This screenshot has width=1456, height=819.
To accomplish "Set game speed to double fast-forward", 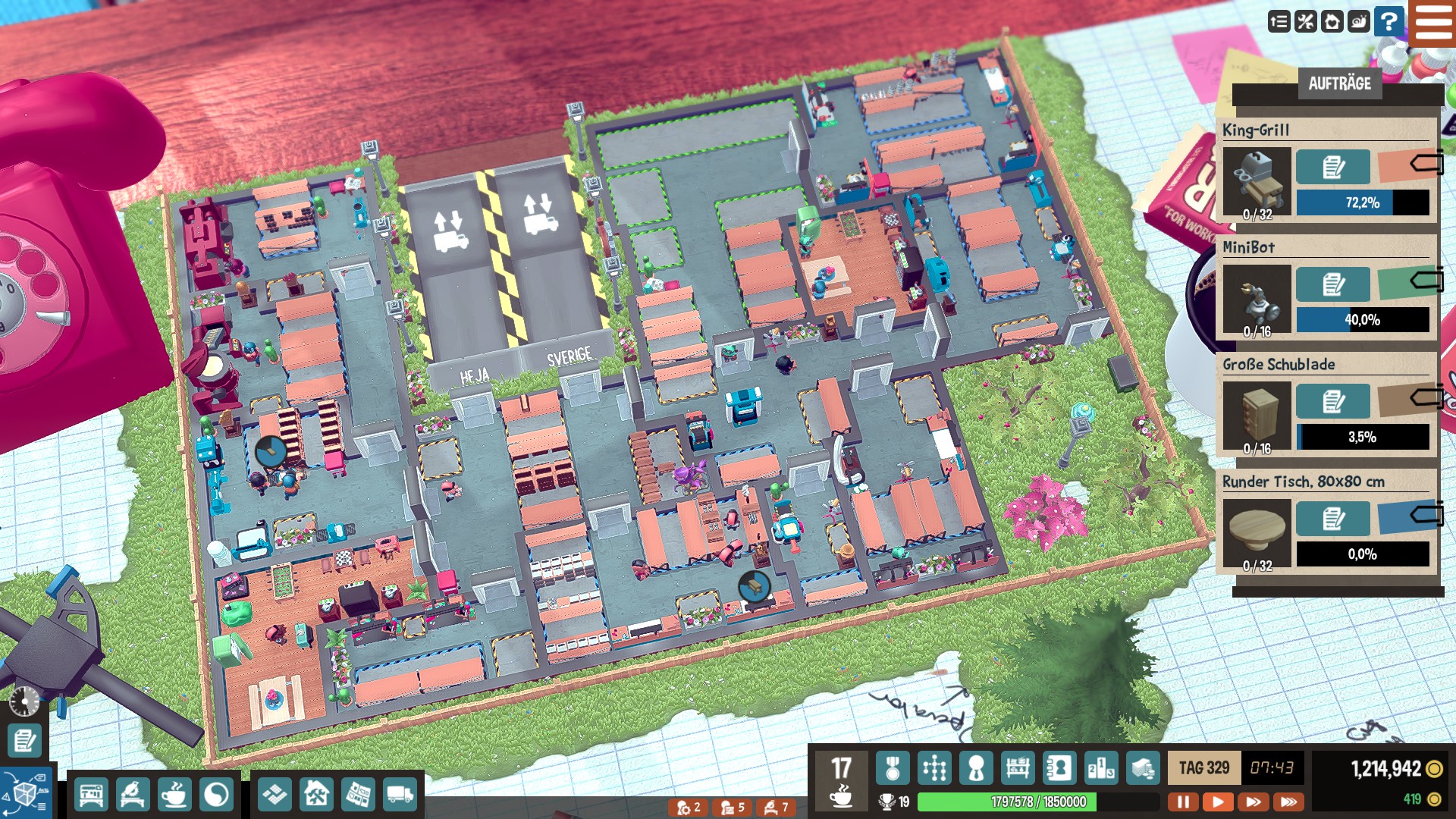I will point(1254,802).
